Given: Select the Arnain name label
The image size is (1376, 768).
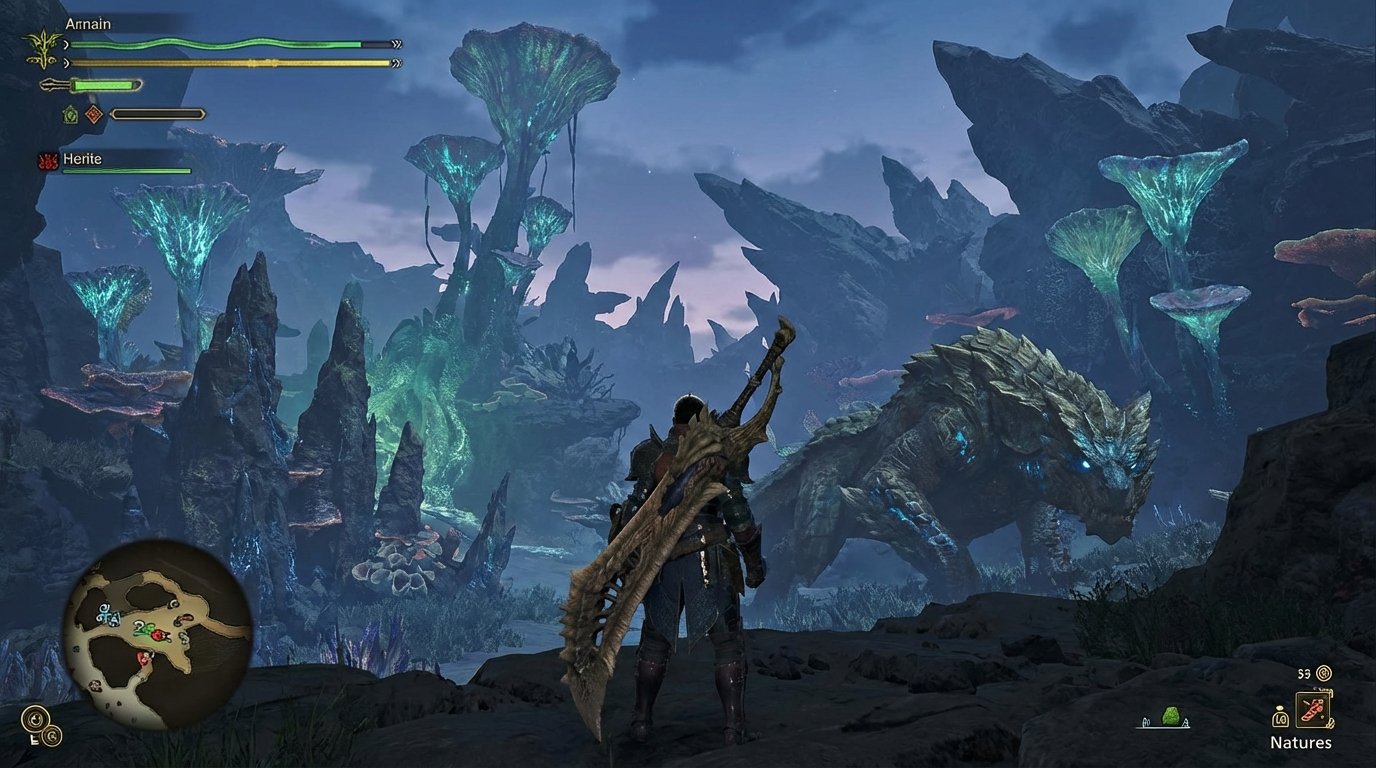Looking at the screenshot, I should (89, 23).
